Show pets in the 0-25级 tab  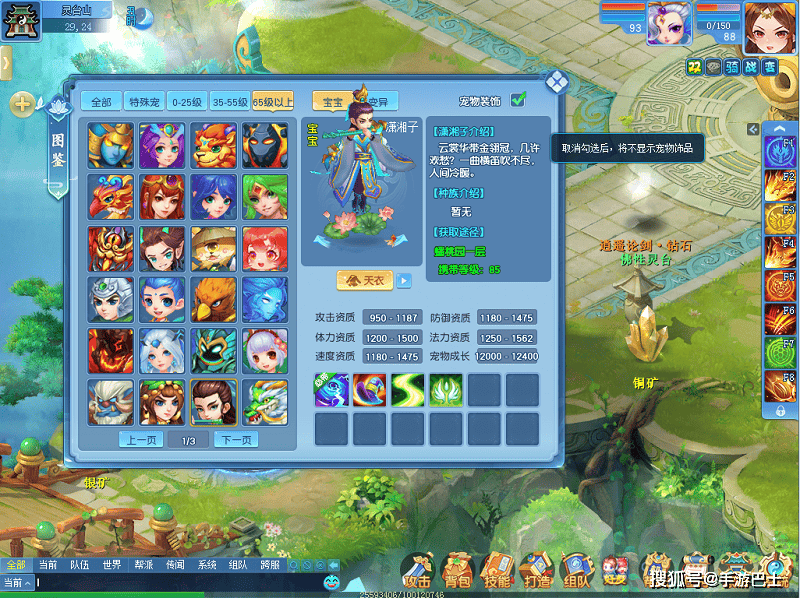tap(187, 102)
